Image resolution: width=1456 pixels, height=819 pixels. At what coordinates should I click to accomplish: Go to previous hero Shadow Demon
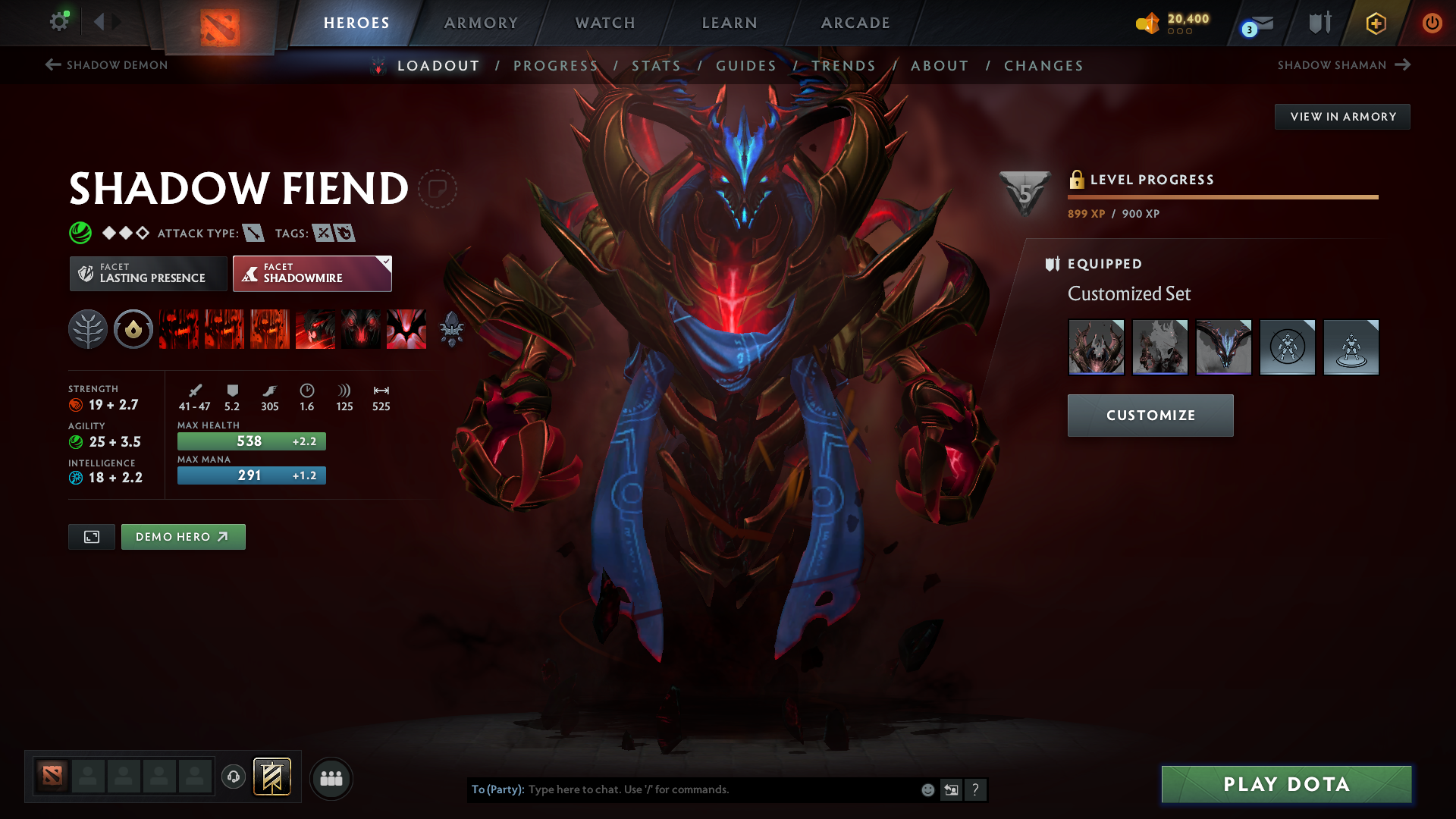[107, 65]
